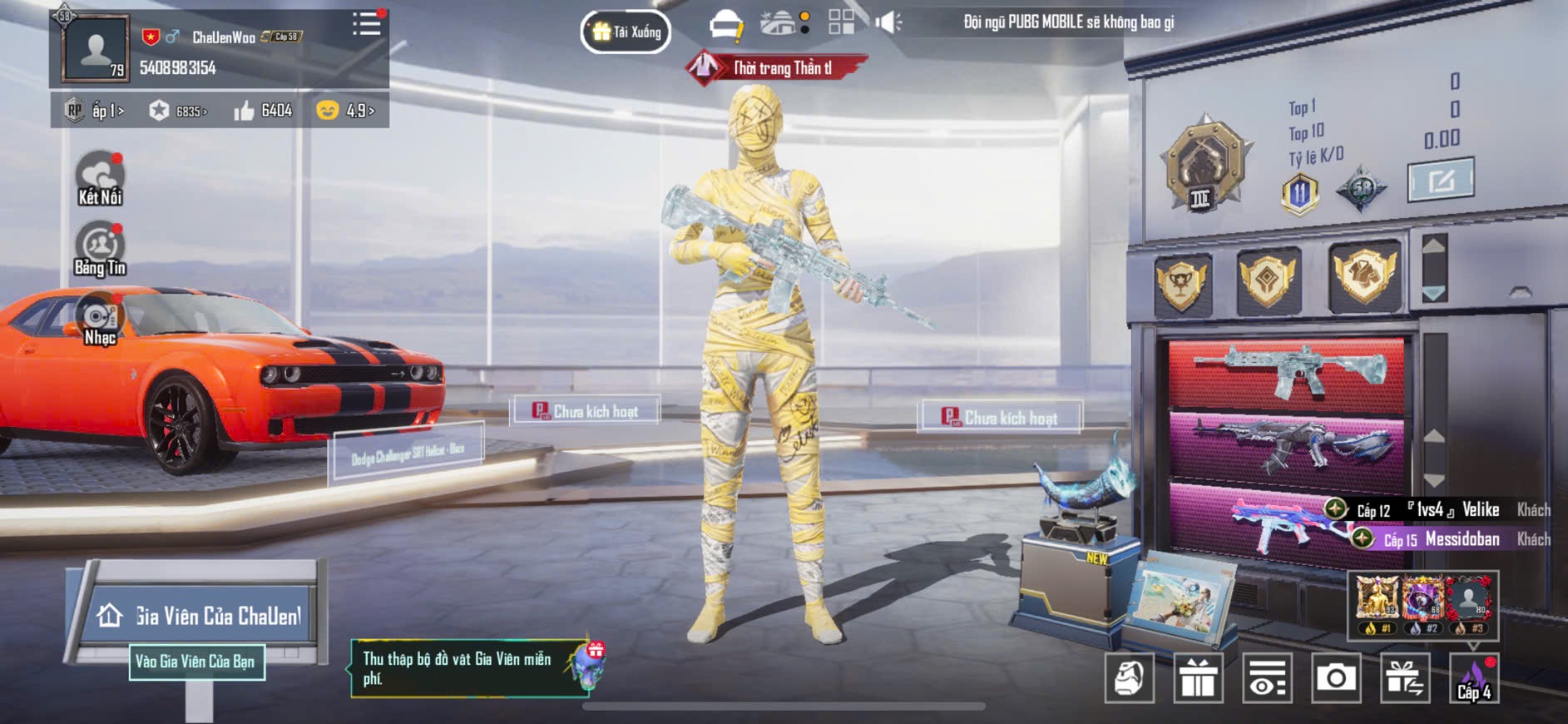1568x724 pixels.
Task: Click Vào Gia Viên Của Bạn button
Action: (x=196, y=662)
